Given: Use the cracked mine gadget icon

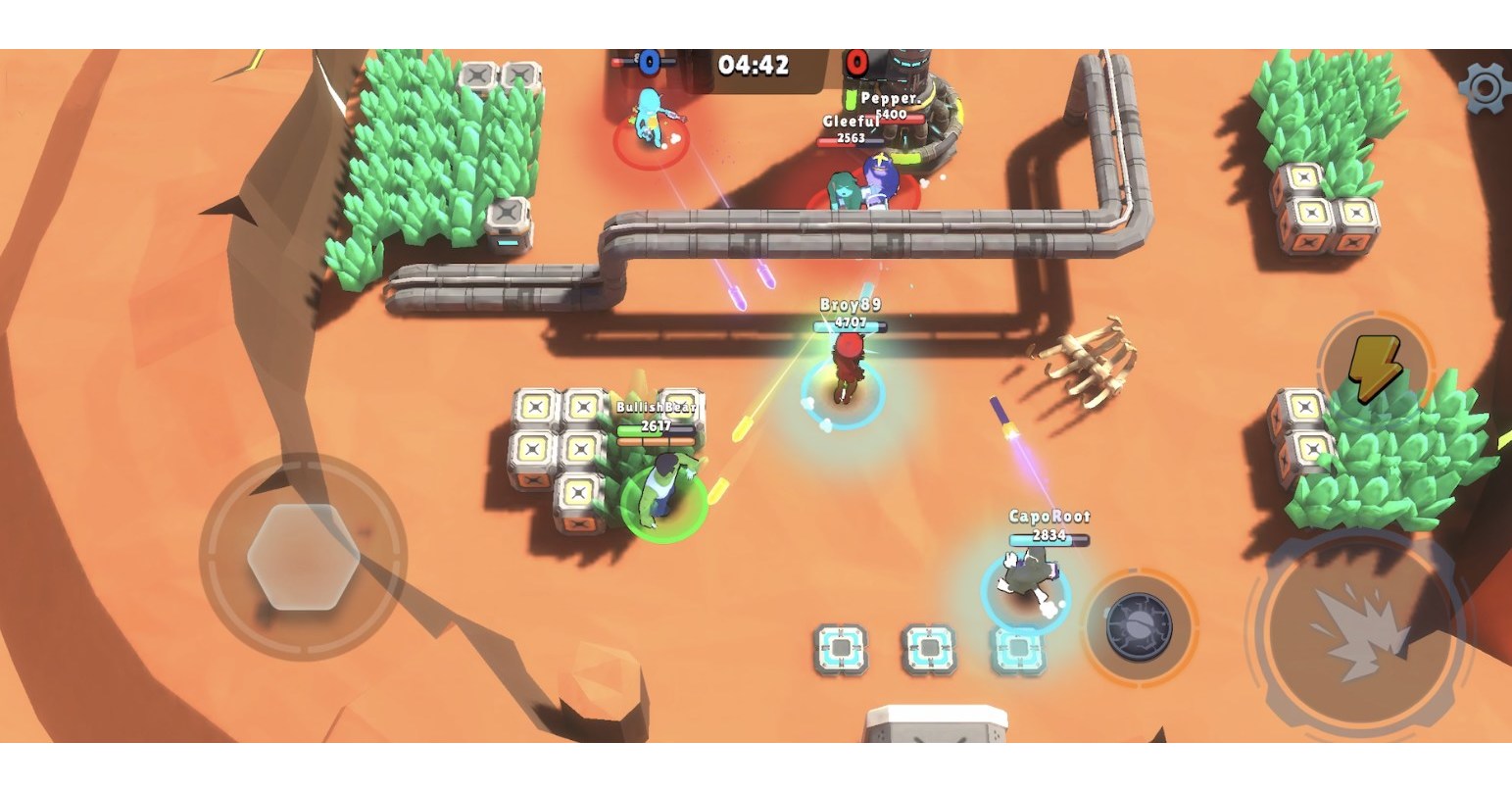Looking at the screenshot, I should (1139, 627).
